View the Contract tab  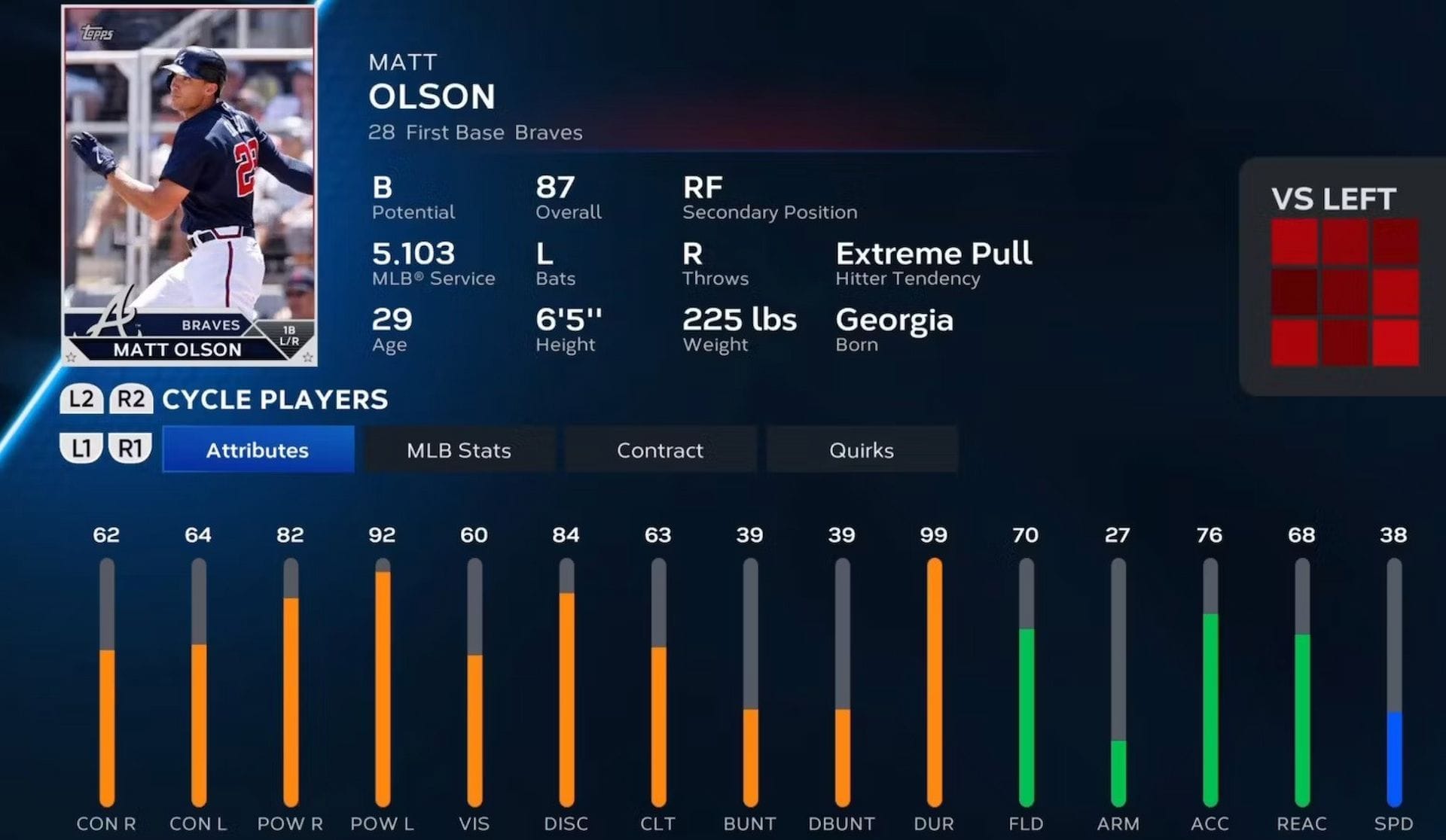click(660, 449)
